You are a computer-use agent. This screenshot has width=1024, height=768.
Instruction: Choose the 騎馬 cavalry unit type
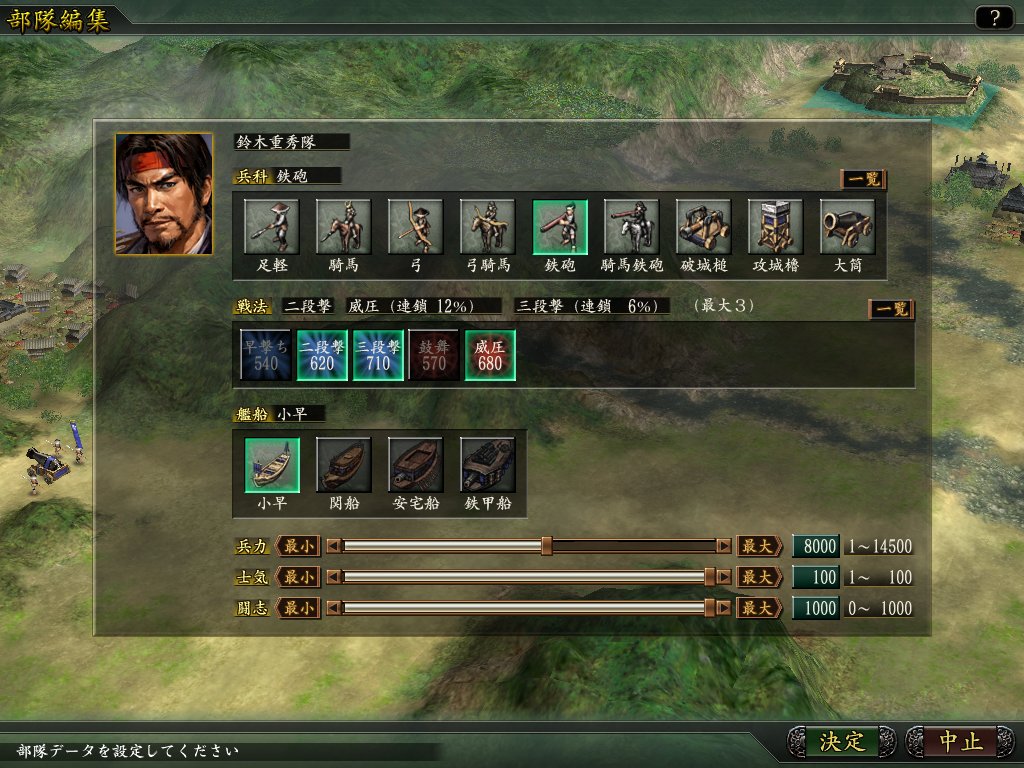tap(344, 227)
